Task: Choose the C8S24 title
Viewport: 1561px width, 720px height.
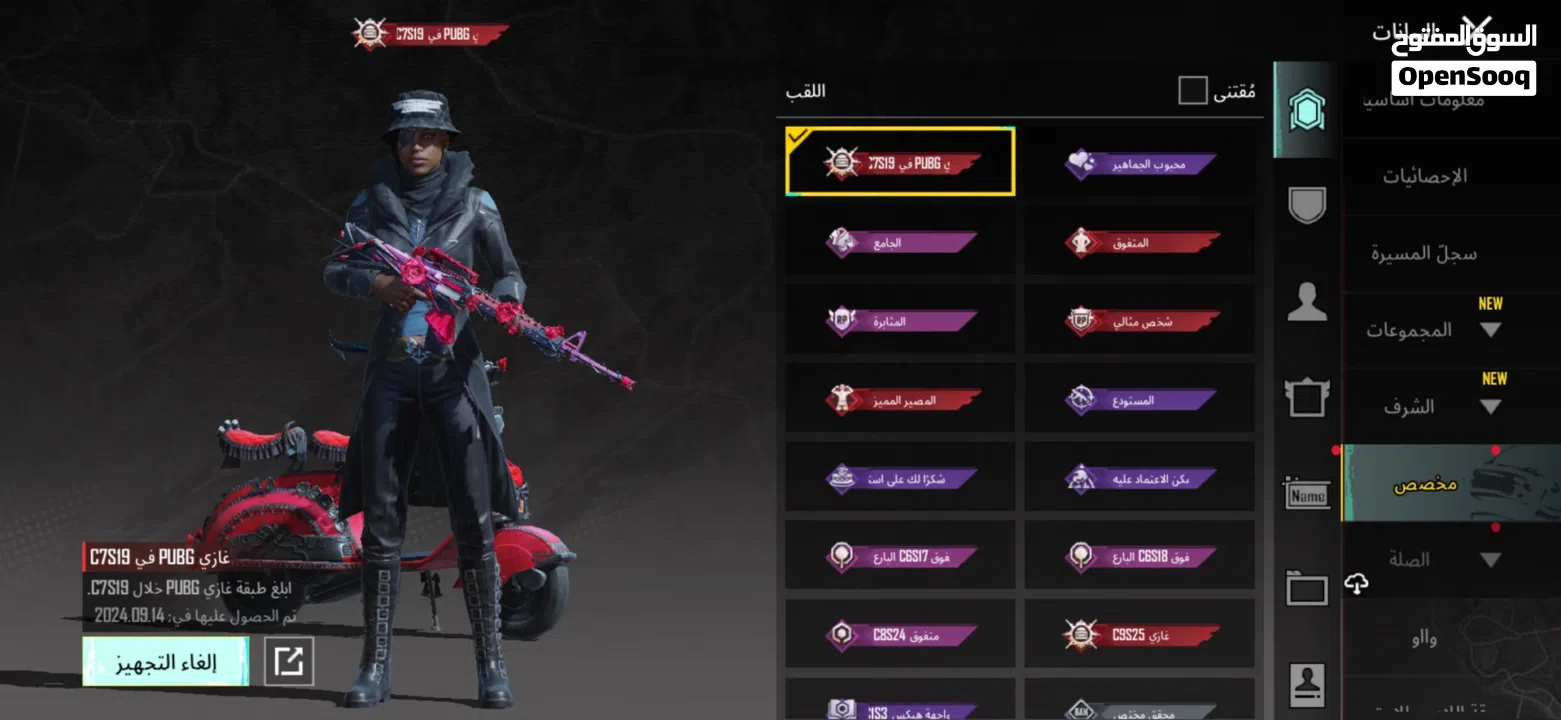Action: (900, 634)
